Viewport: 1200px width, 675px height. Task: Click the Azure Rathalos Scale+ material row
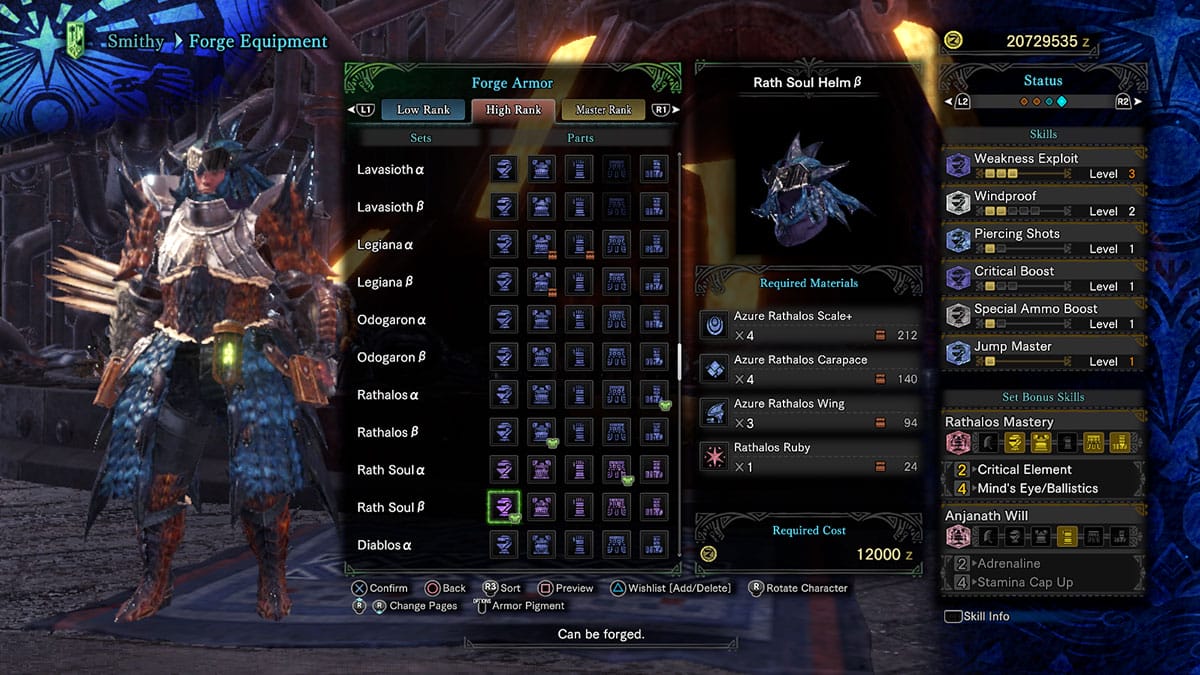[810, 326]
